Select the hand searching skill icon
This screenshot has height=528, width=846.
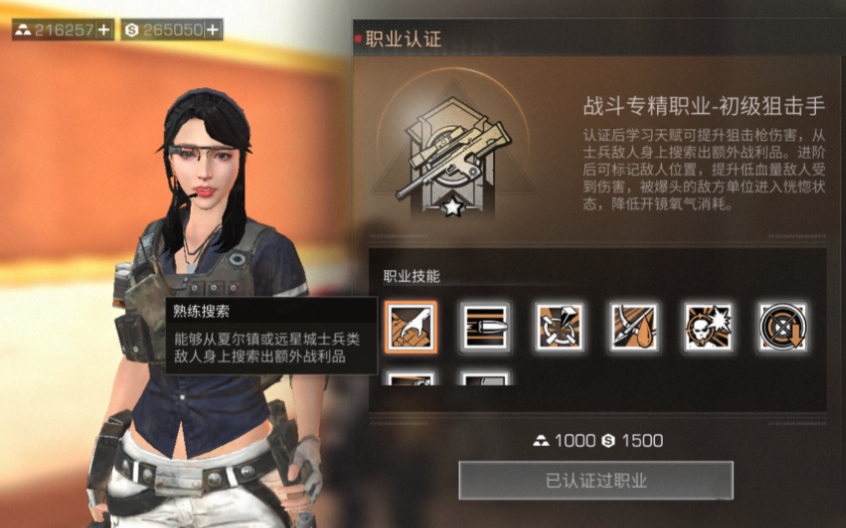[x=411, y=327]
